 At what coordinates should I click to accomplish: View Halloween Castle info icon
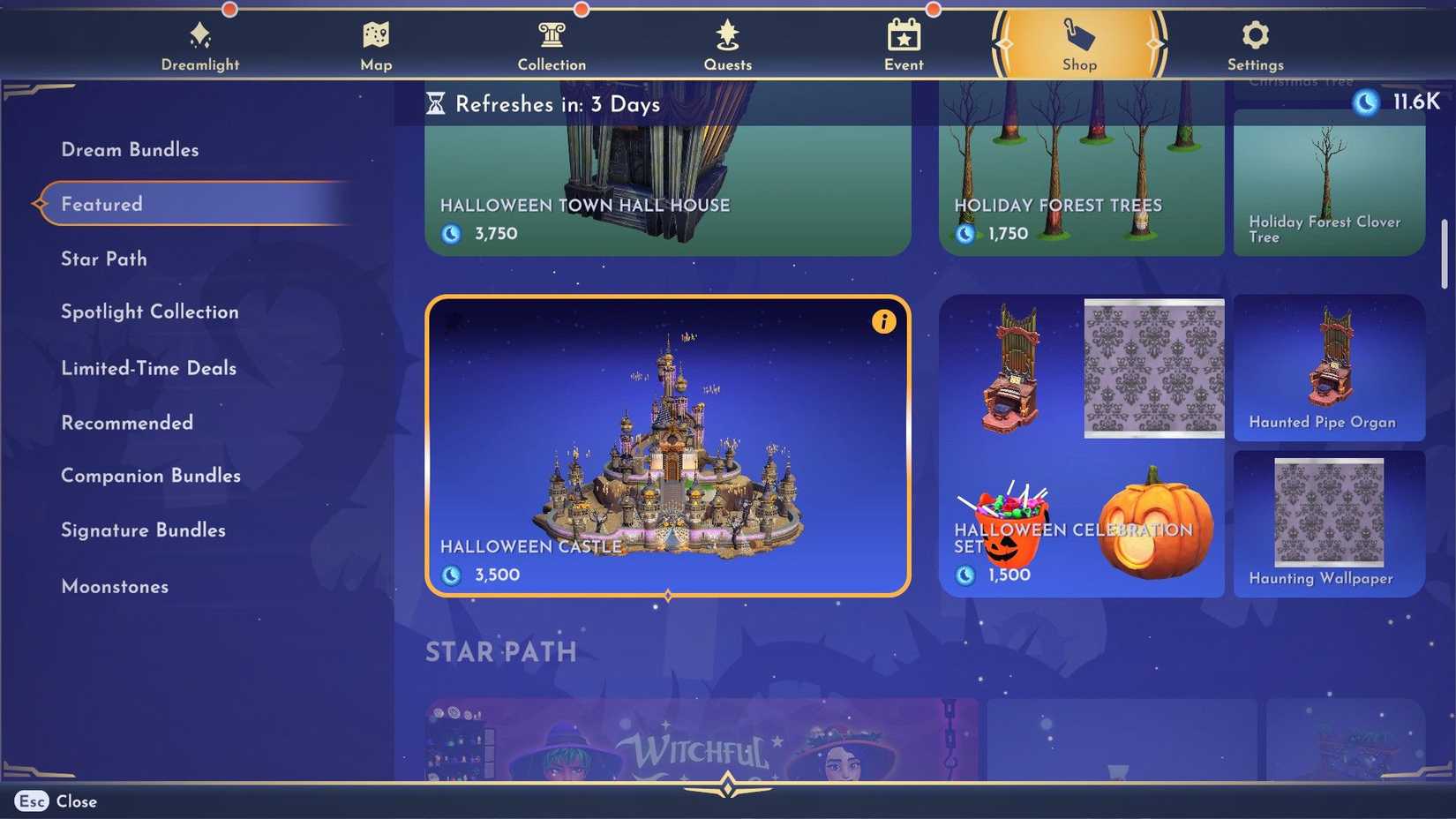pos(883,321)
